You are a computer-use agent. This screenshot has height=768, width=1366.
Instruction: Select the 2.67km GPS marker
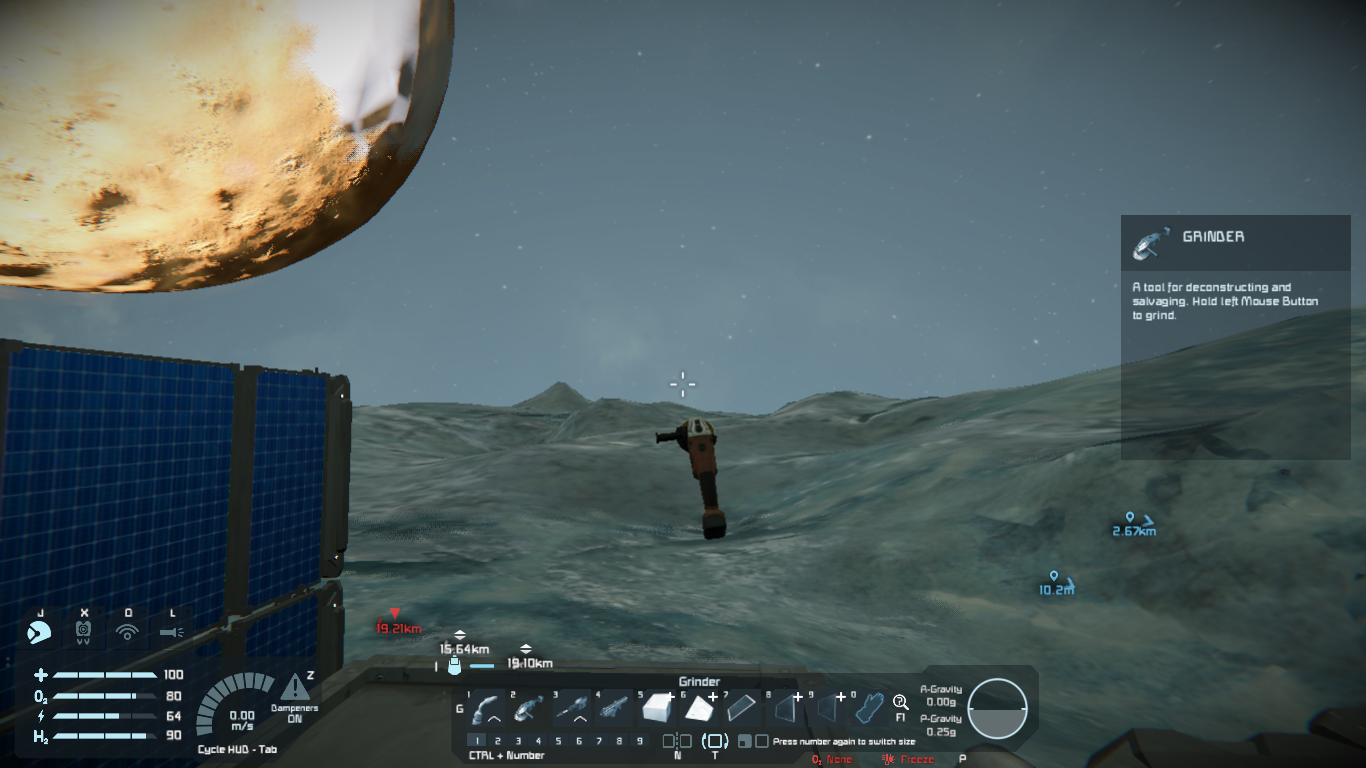(x=1134, y=524)
